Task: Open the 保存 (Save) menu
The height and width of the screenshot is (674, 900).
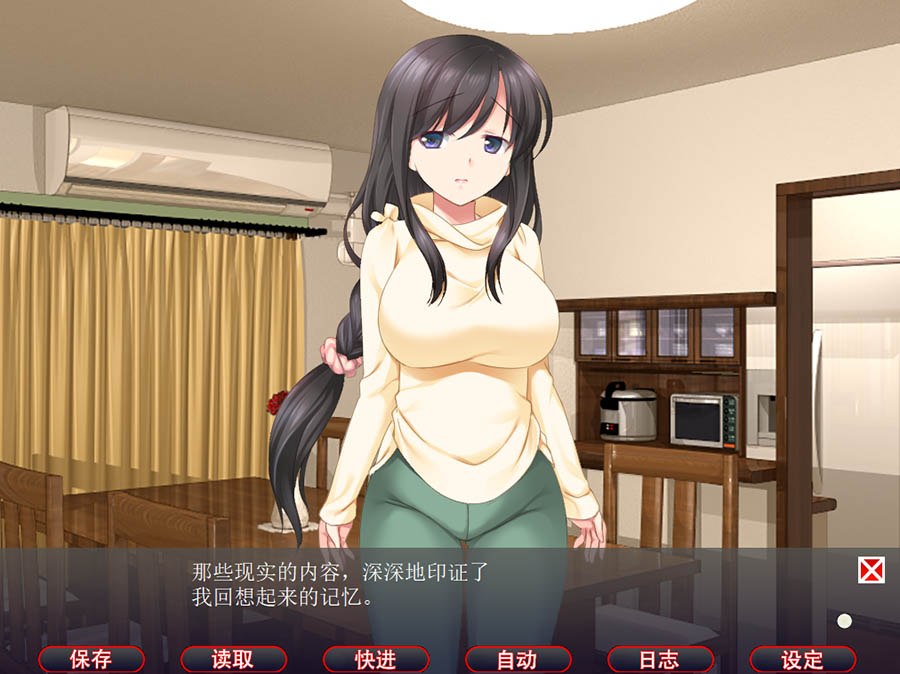Action: click(91, 659)
